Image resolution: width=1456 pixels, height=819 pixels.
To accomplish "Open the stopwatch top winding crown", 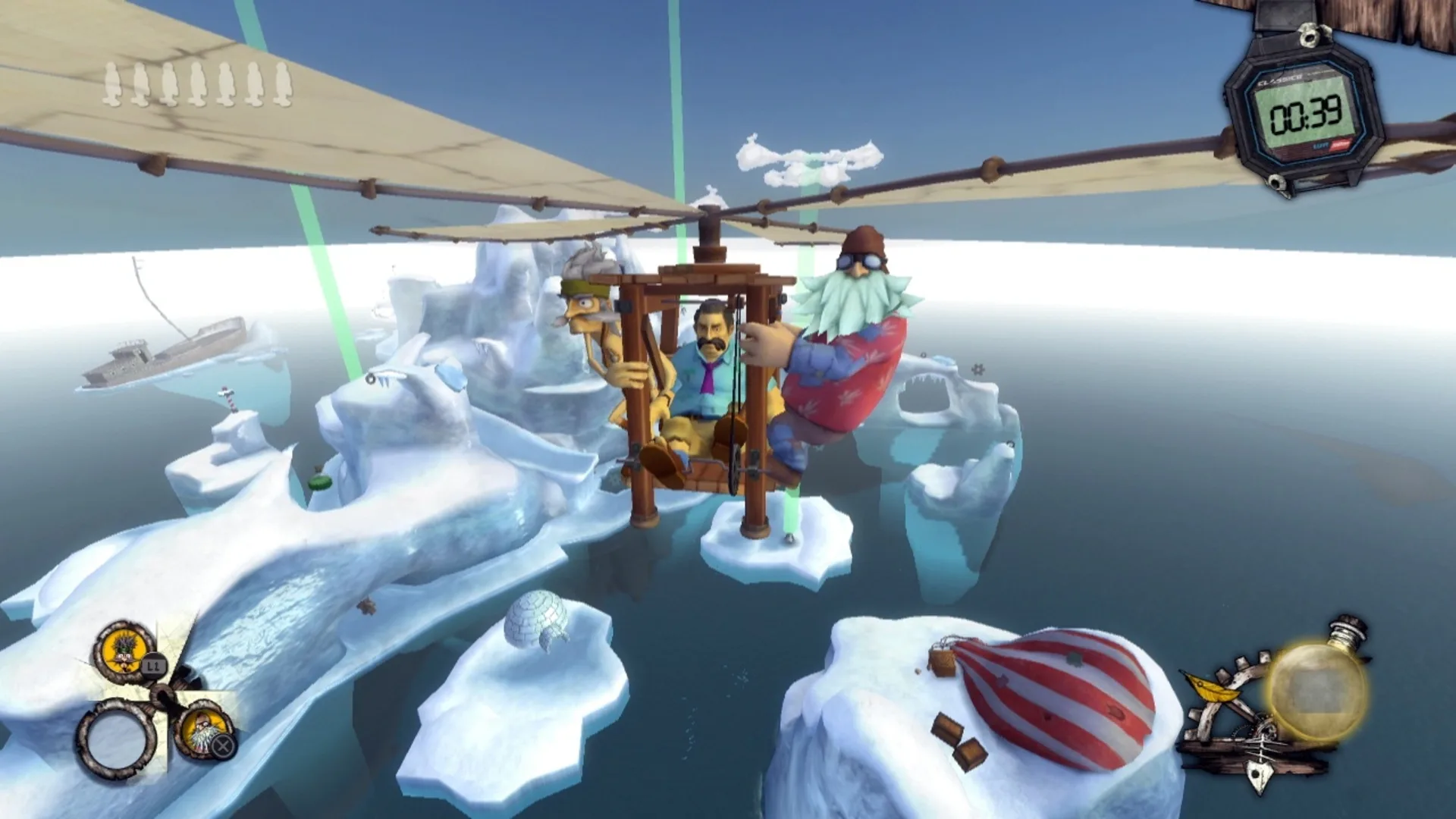I will coord(1310,35).
